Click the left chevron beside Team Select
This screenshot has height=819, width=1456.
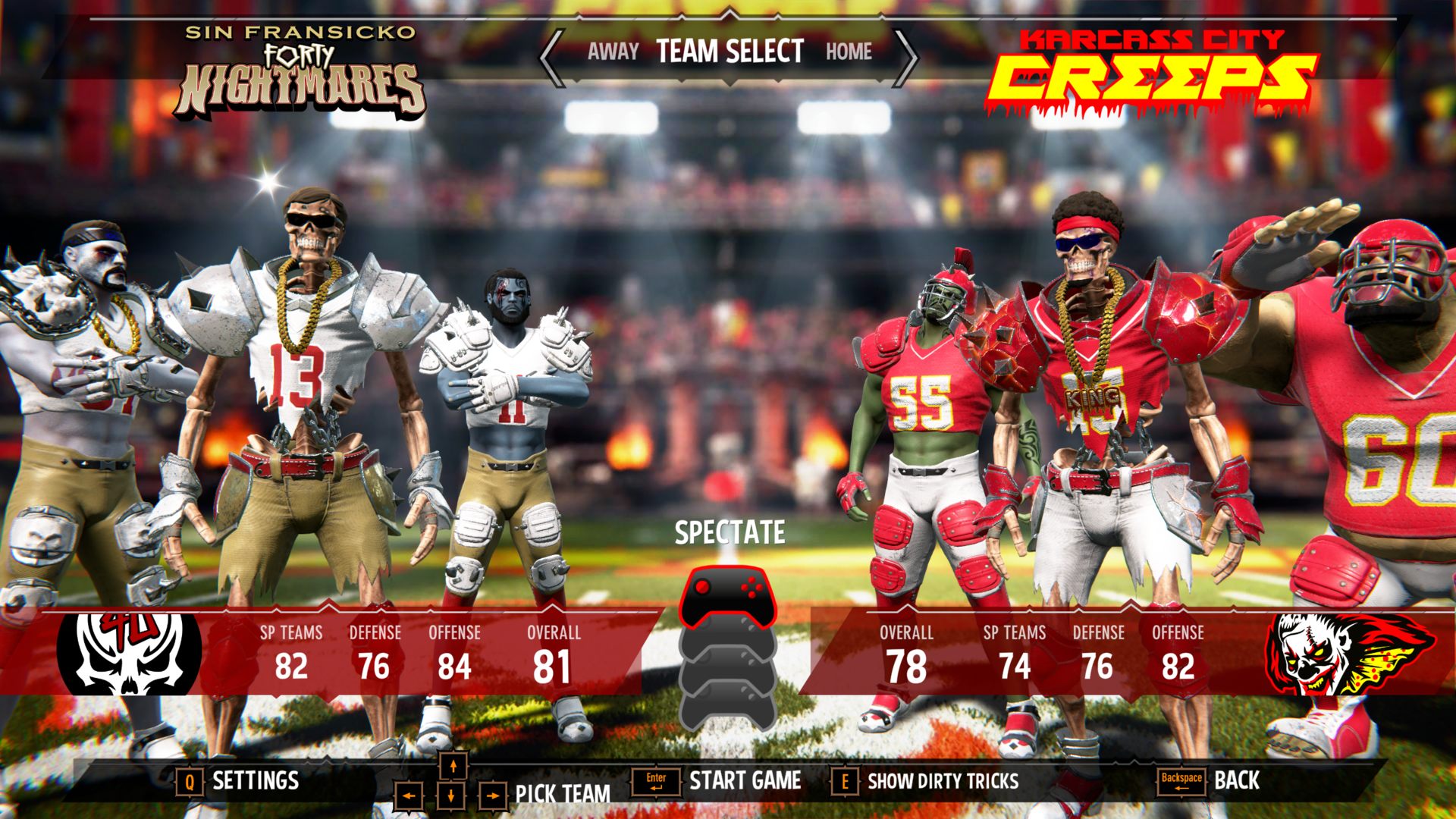pyautogui.click(x=553, y=57)
